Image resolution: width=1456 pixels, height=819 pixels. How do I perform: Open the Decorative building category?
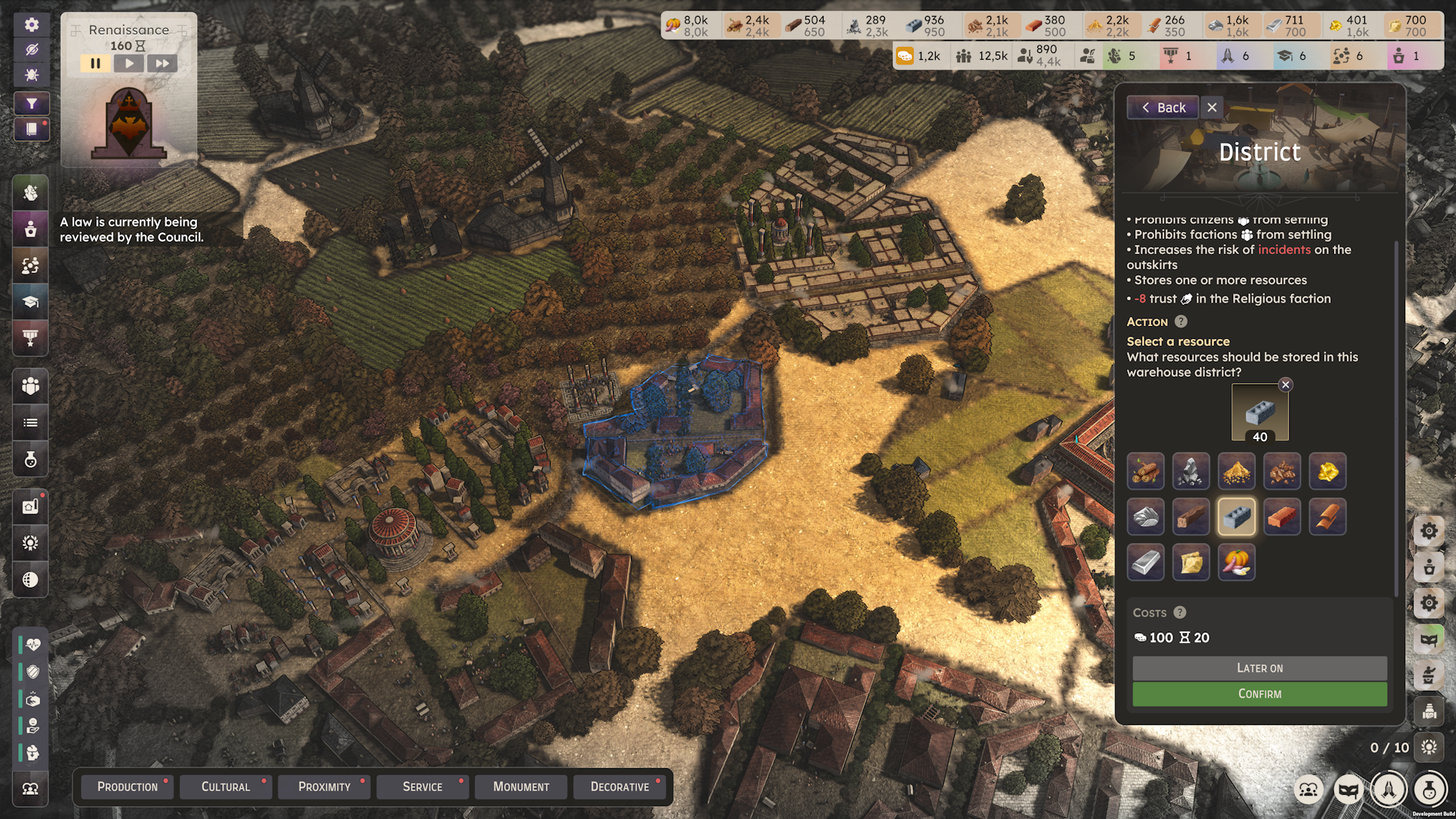(x=620, y=787)
